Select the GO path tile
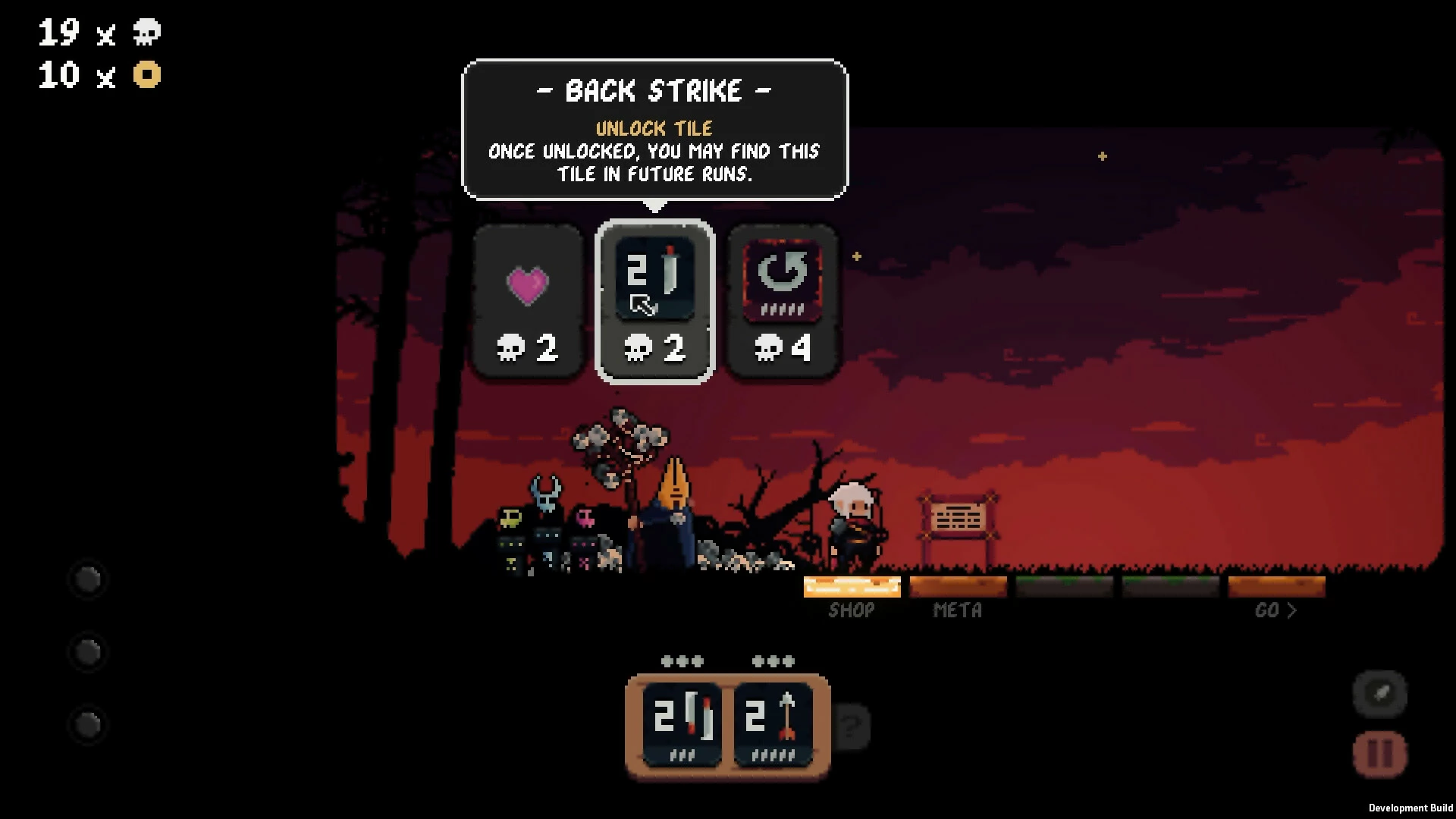The image size is (1456, 819). pos(1276,587)
